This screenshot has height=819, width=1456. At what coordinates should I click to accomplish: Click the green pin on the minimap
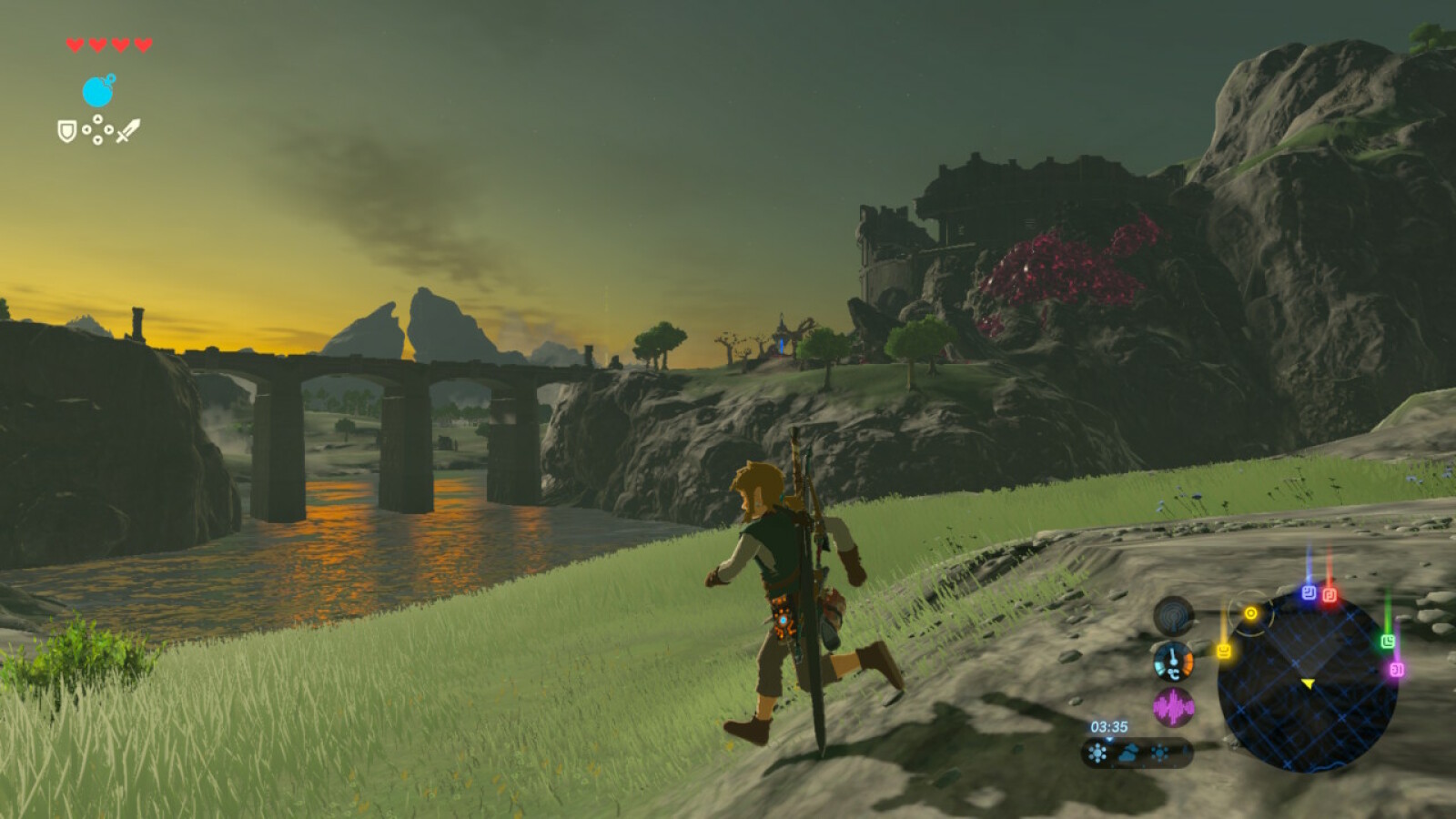pos(1388,642)
